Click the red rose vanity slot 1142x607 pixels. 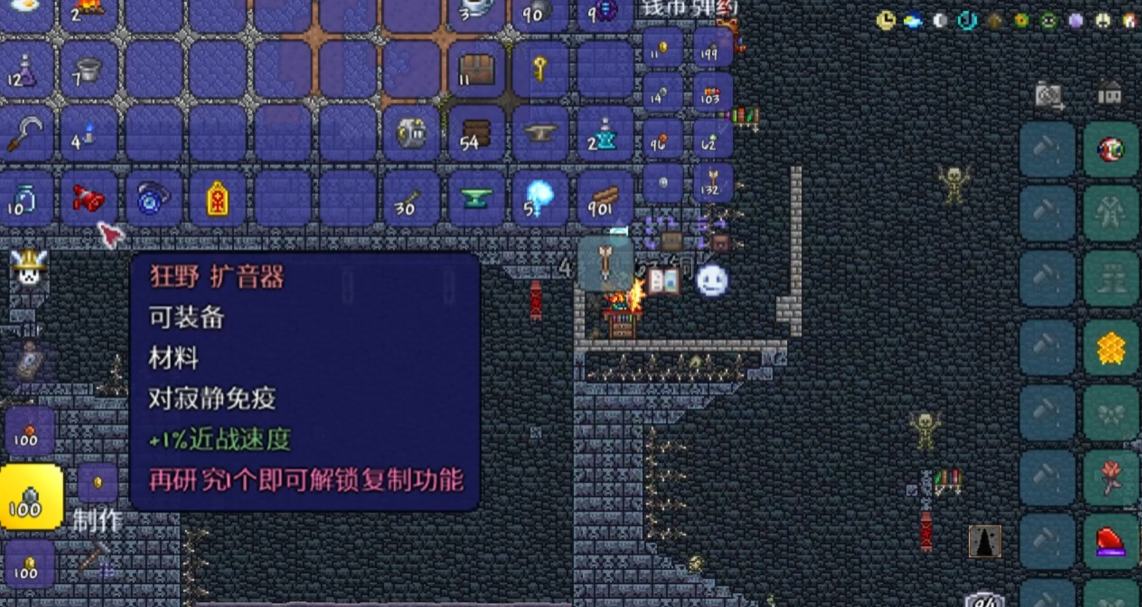coord(1111,477)
